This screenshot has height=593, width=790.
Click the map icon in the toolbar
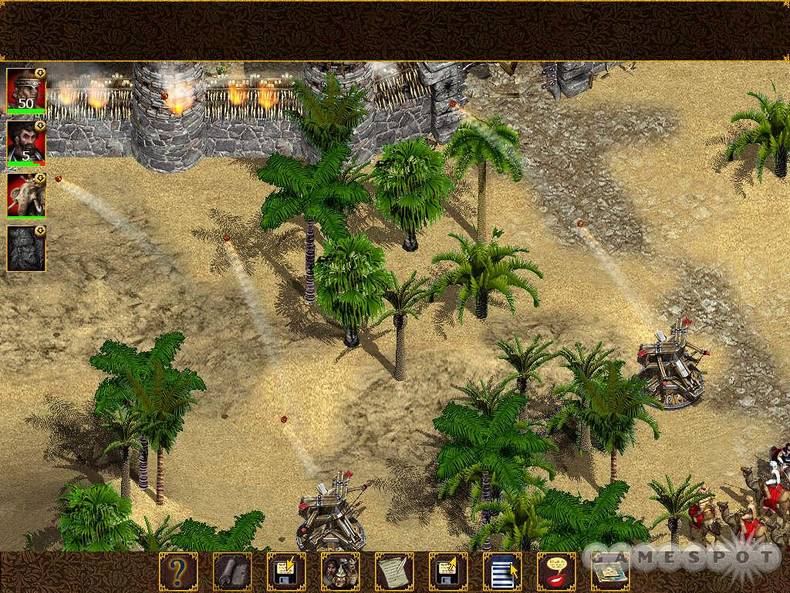pos(610,571)
